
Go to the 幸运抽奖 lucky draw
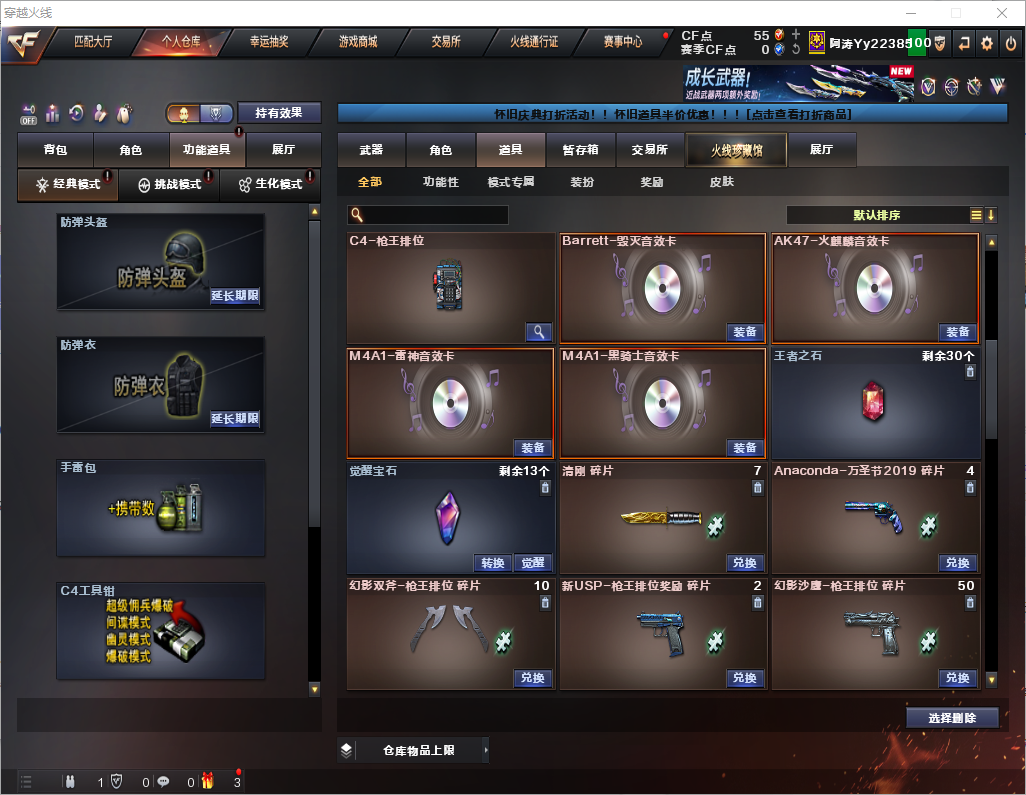tap(268, 42)
